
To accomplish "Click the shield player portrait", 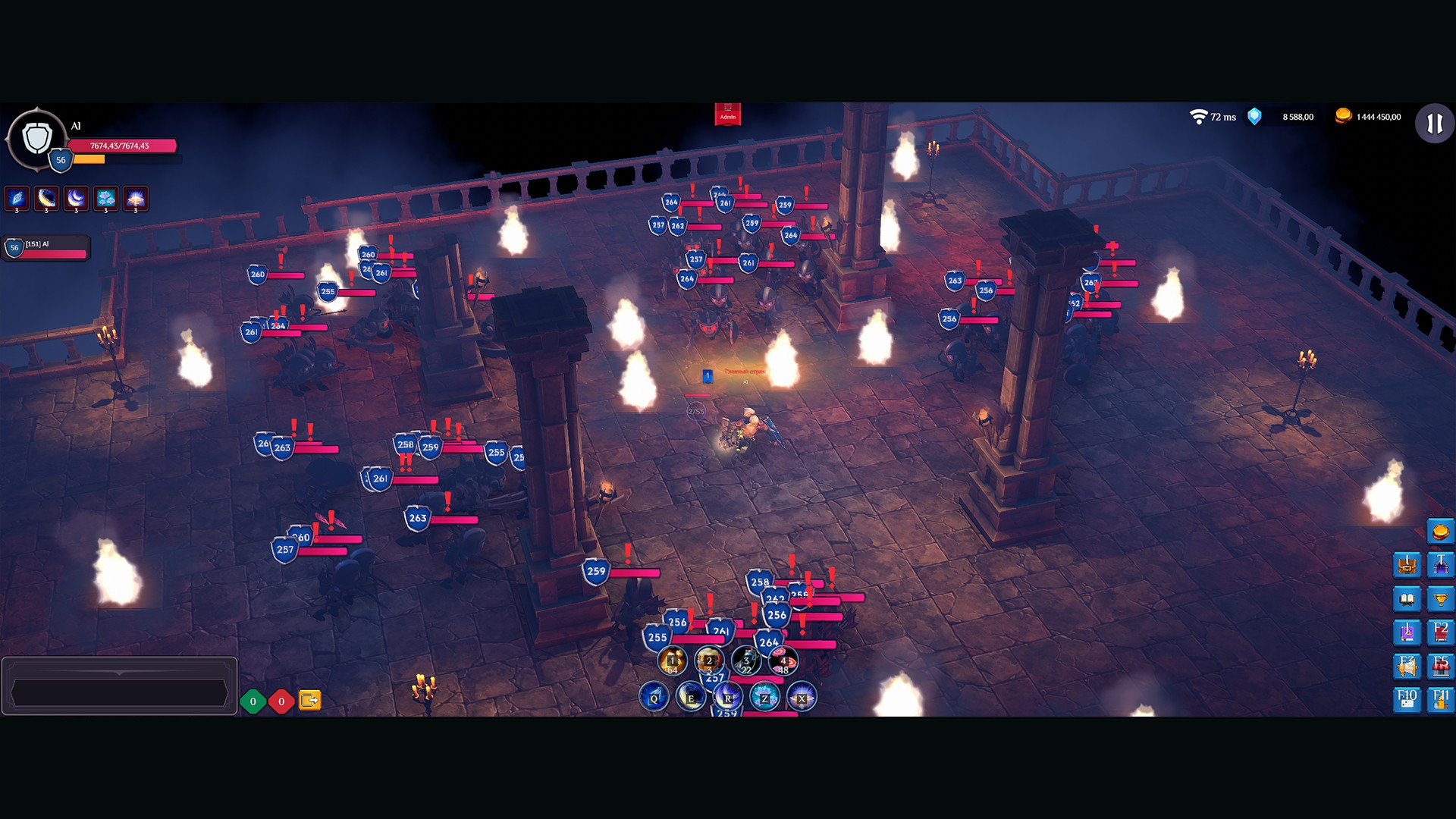I will tap(36, 139).
